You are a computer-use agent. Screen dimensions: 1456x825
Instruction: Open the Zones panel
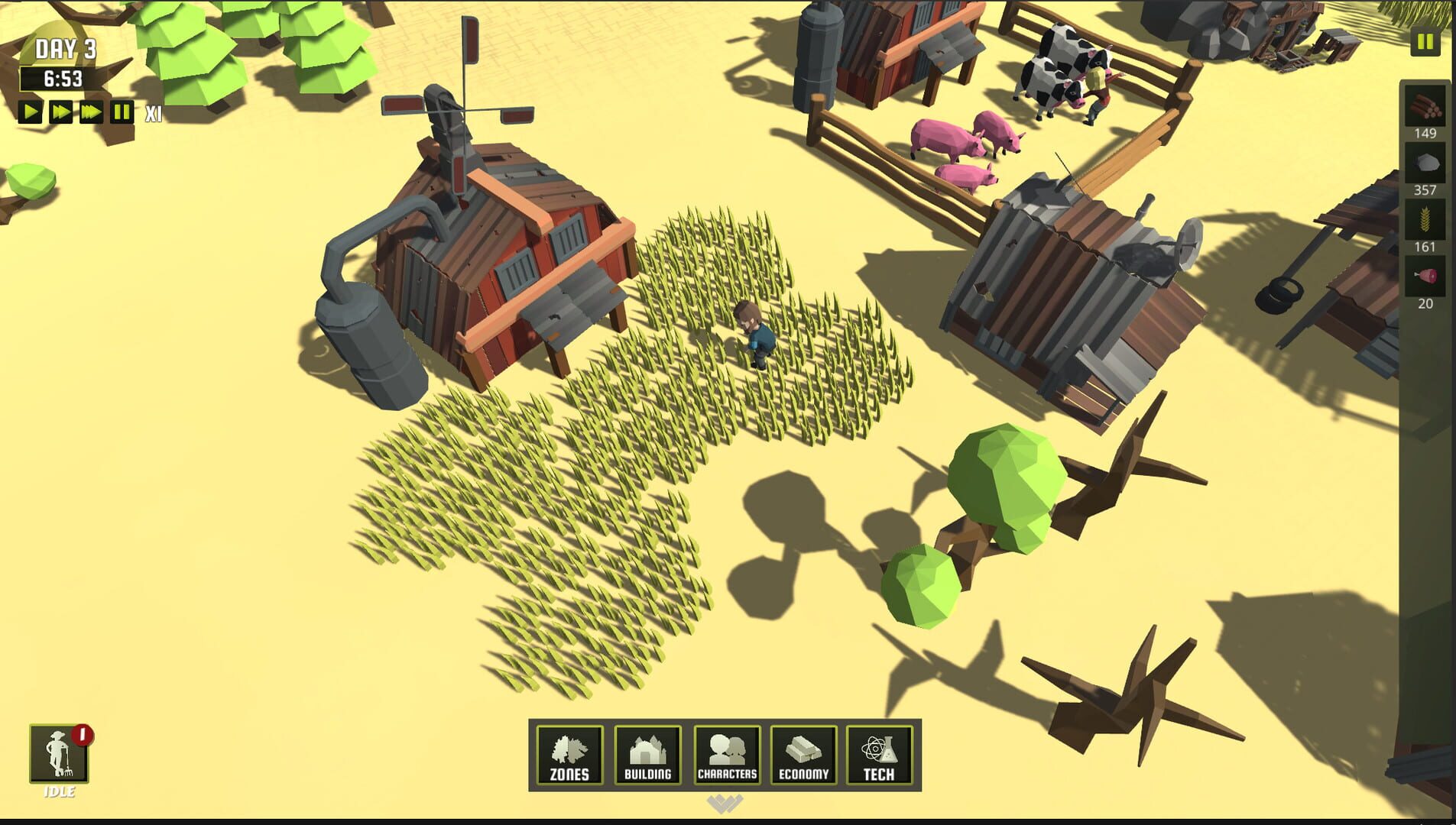[569, 755]
